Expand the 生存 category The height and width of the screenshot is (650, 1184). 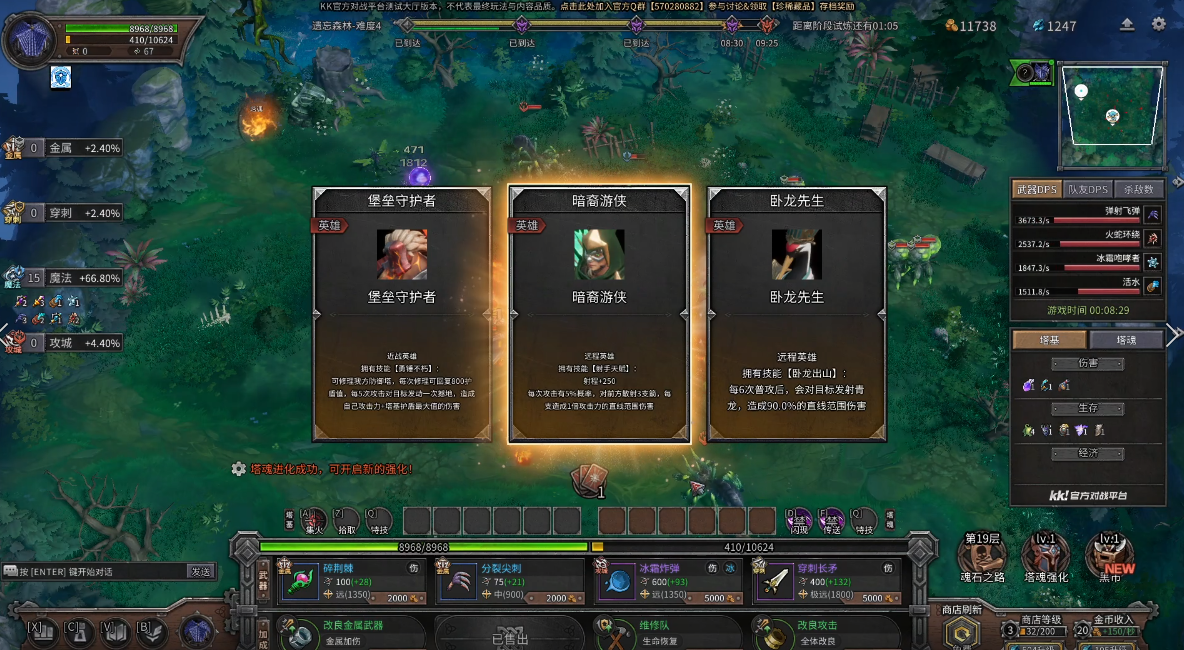pyautogui.click(x=1087, y=409)
